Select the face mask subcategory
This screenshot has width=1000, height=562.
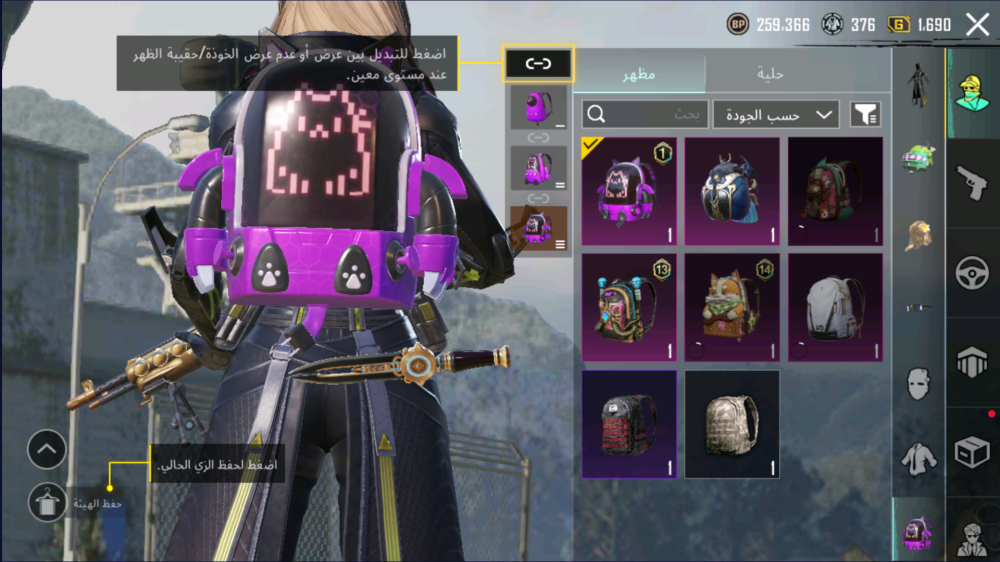(x=917, y=383)
